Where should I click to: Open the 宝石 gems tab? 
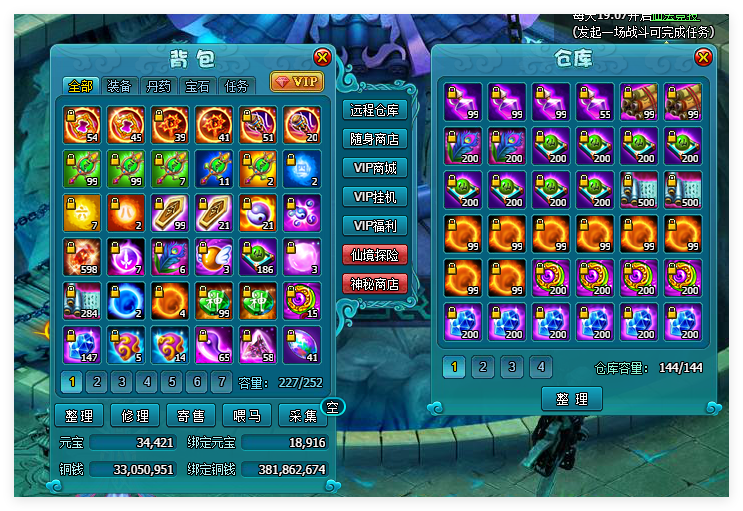[x=197, y=86]
